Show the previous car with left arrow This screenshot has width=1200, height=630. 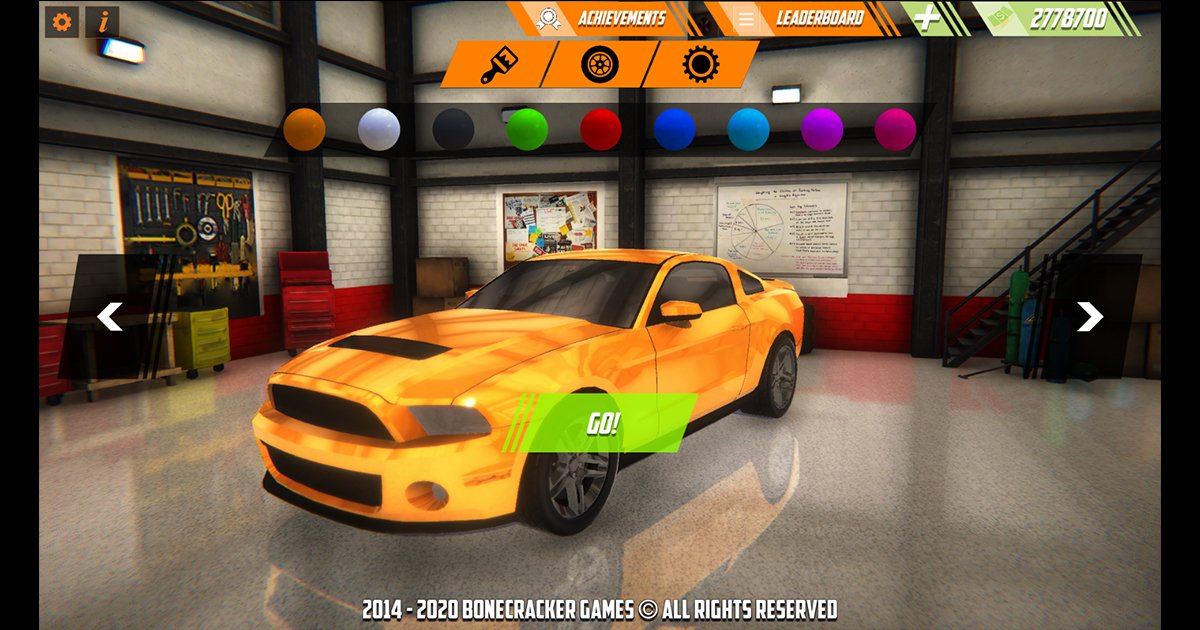click(110, 317)
